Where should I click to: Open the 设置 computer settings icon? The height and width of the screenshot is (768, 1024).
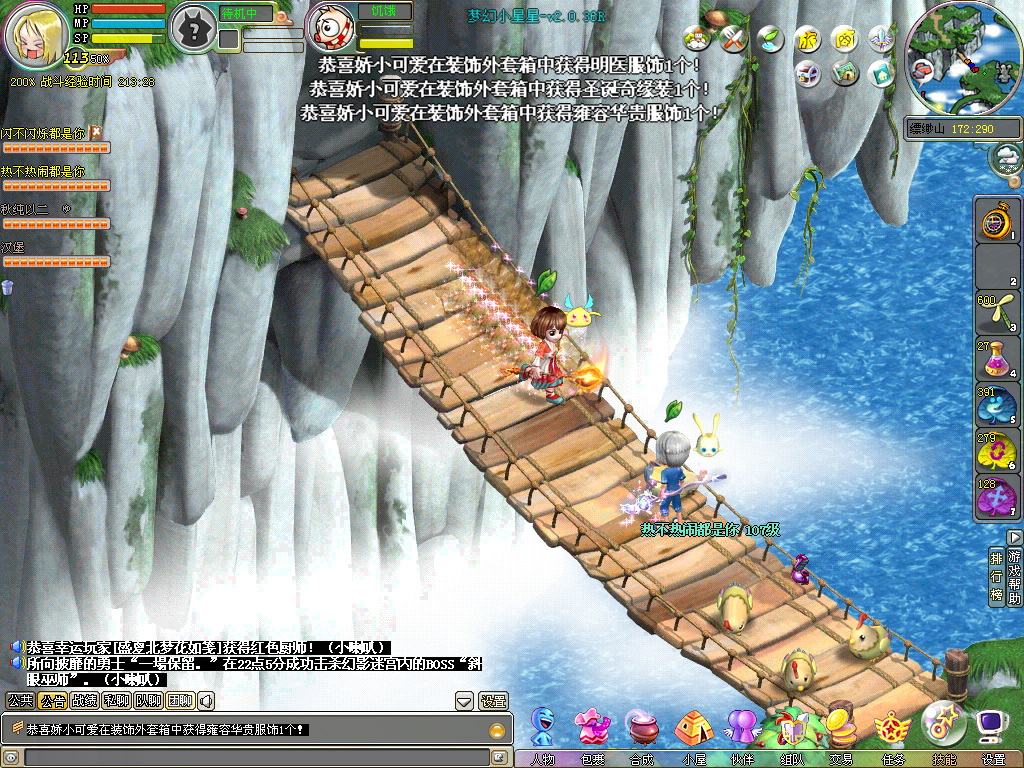click(992, 728)
